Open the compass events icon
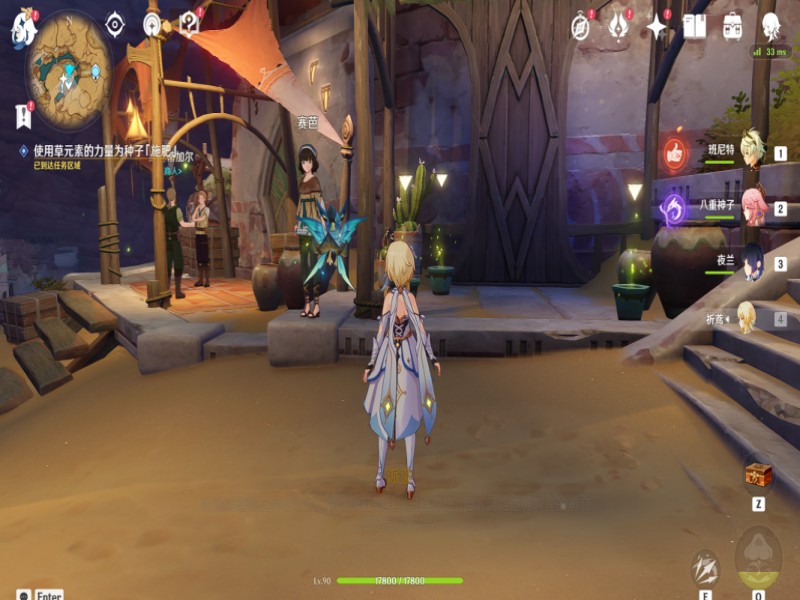 click(x=581, y=26)
